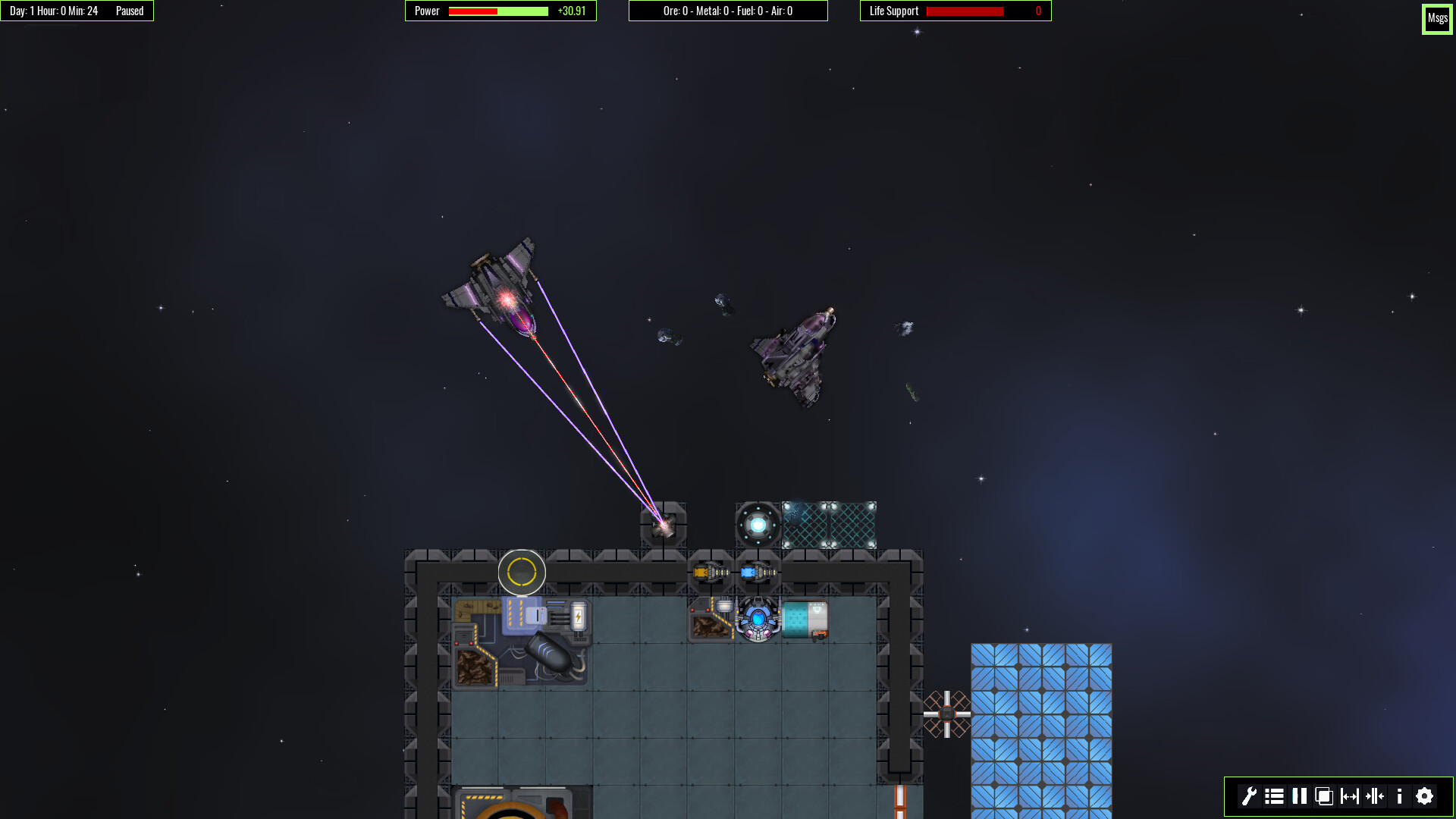
Task: Click the contract-width zoom in icon
Action: point(1374,797)
